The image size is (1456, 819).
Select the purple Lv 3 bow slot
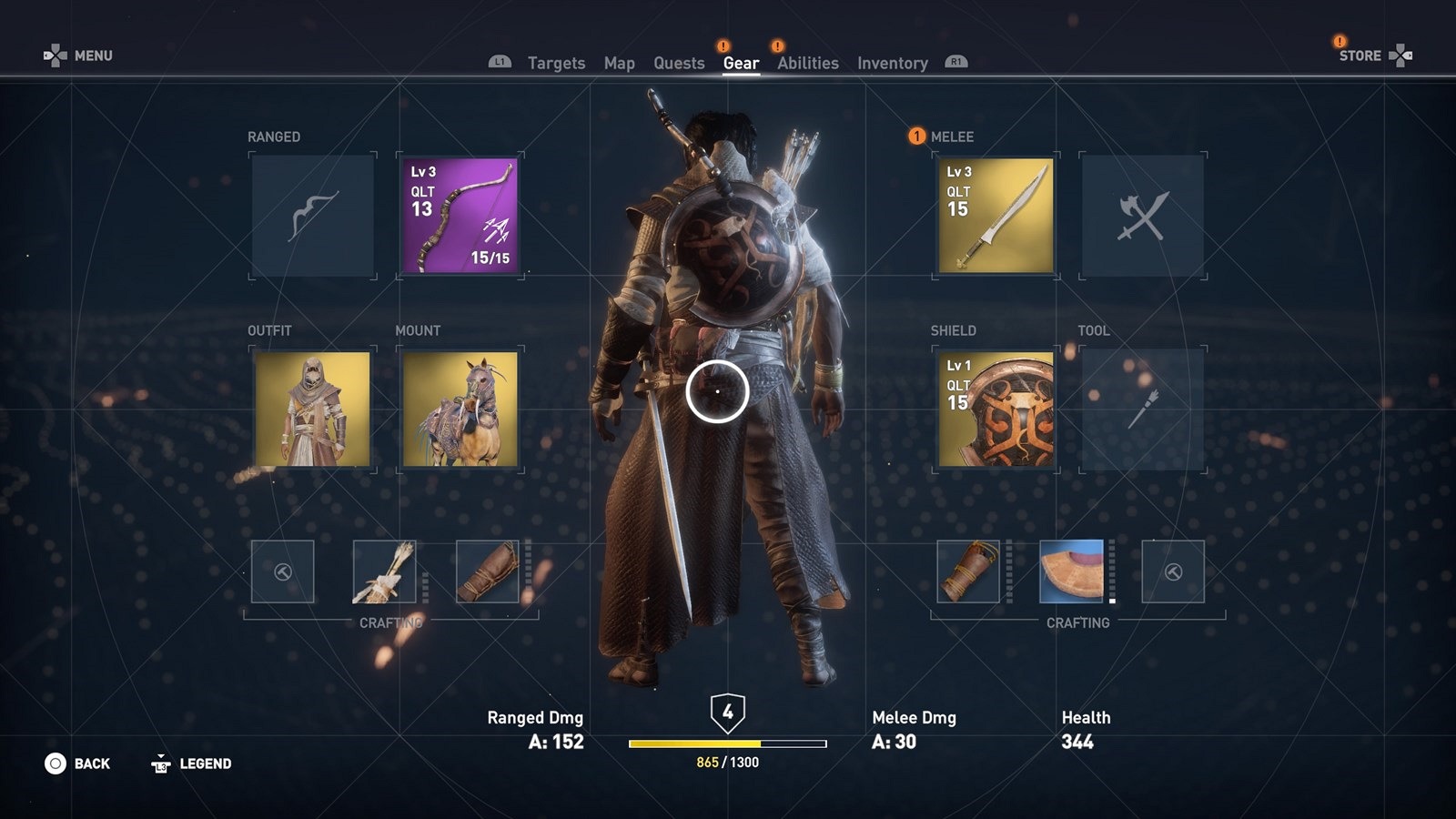(460, 216)
